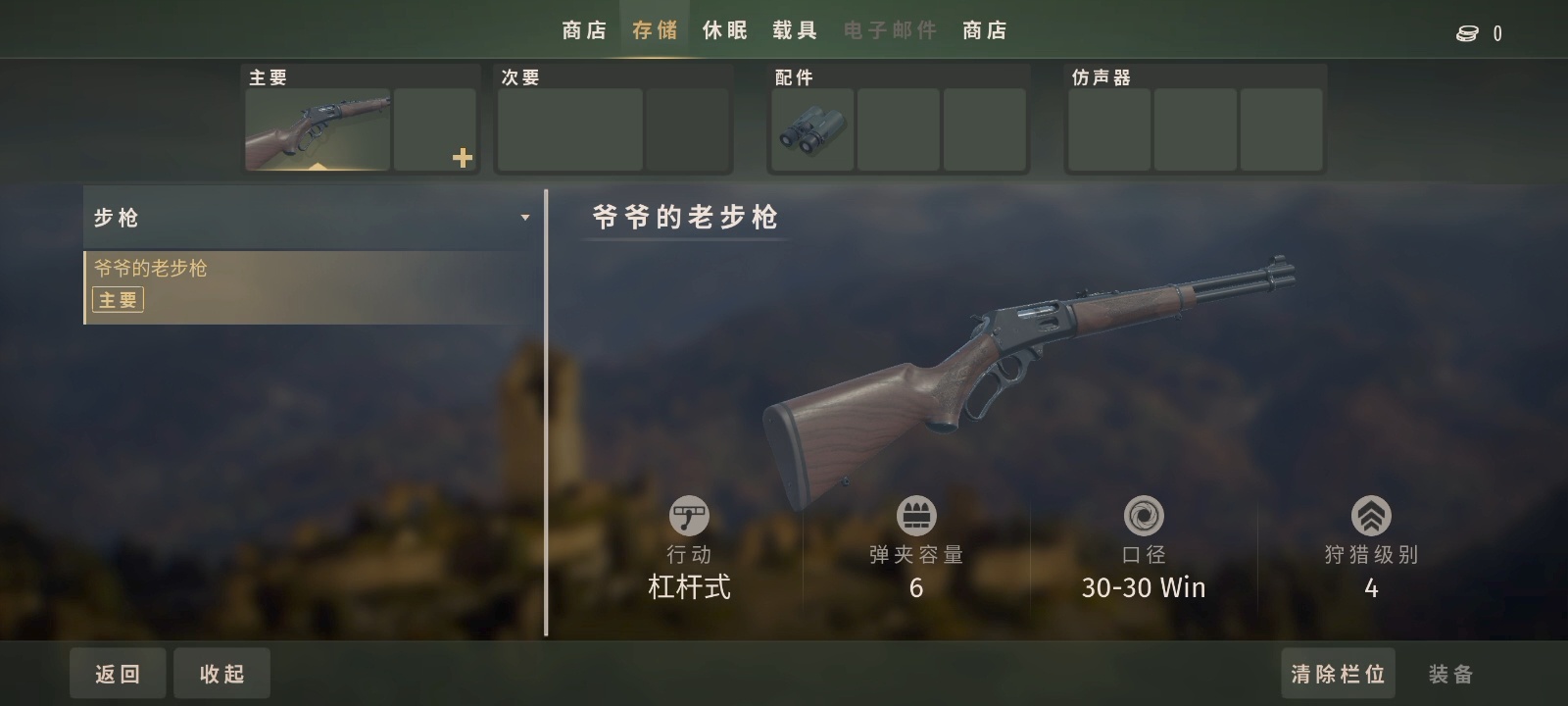Equip the weapon with 装备
This screenshot has height=706, width=1568.
1450,674
